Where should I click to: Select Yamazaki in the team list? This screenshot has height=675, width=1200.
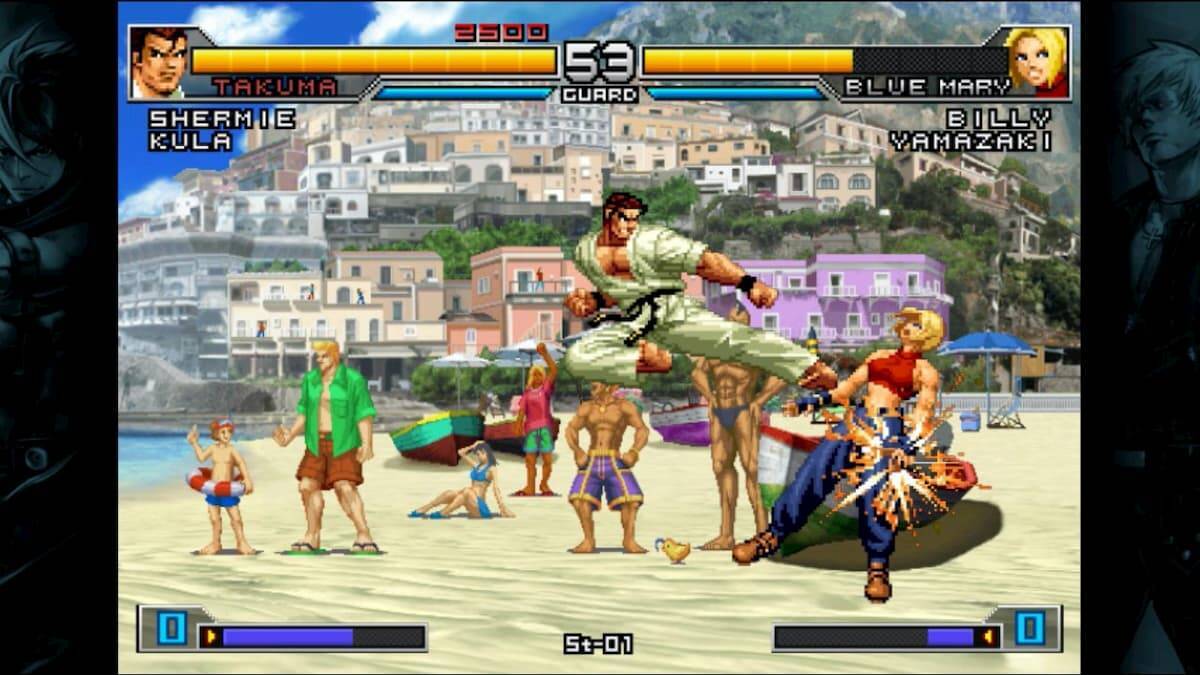coord(970,141)
